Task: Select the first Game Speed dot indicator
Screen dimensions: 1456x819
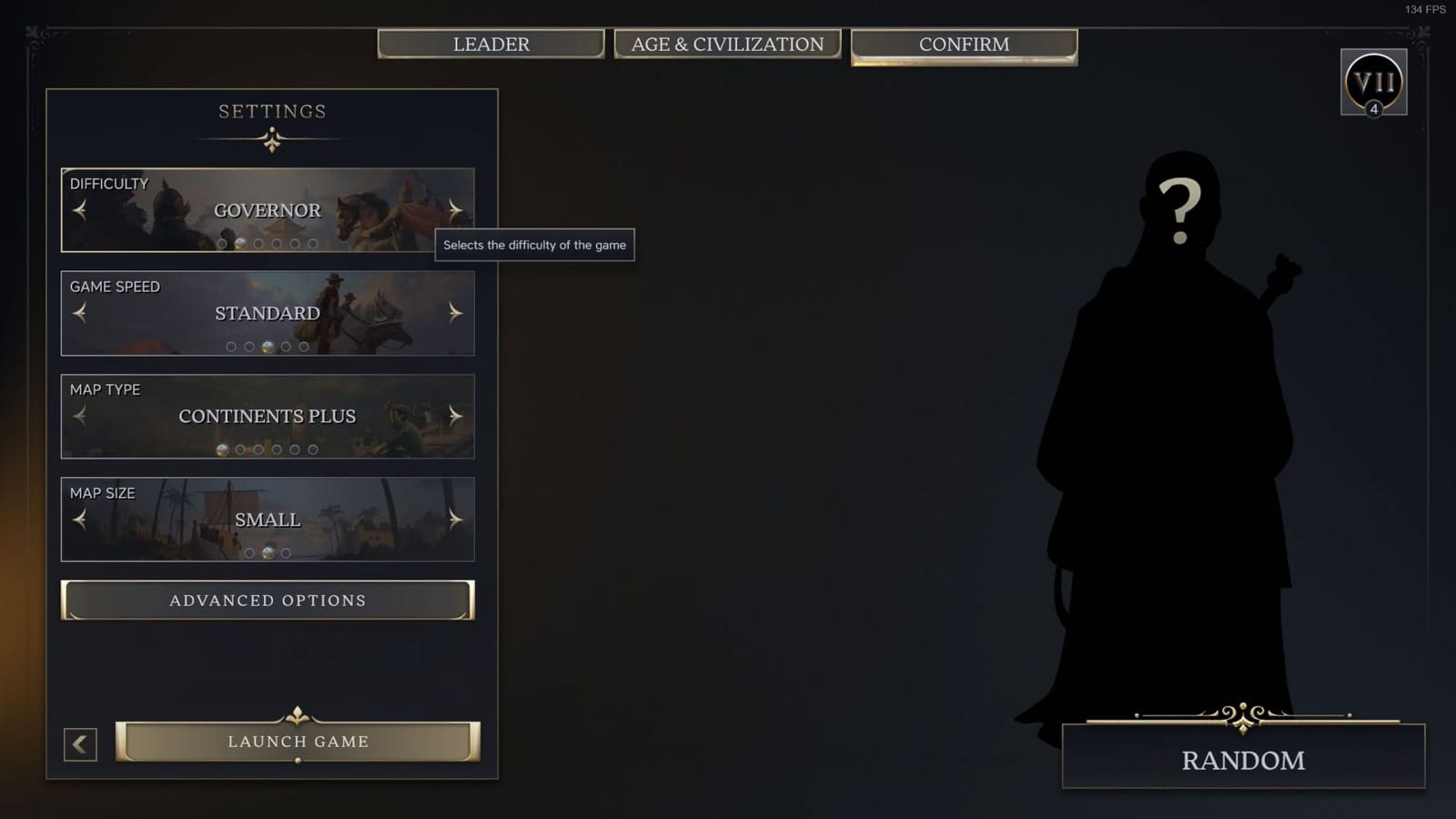Action: point(230,346)
